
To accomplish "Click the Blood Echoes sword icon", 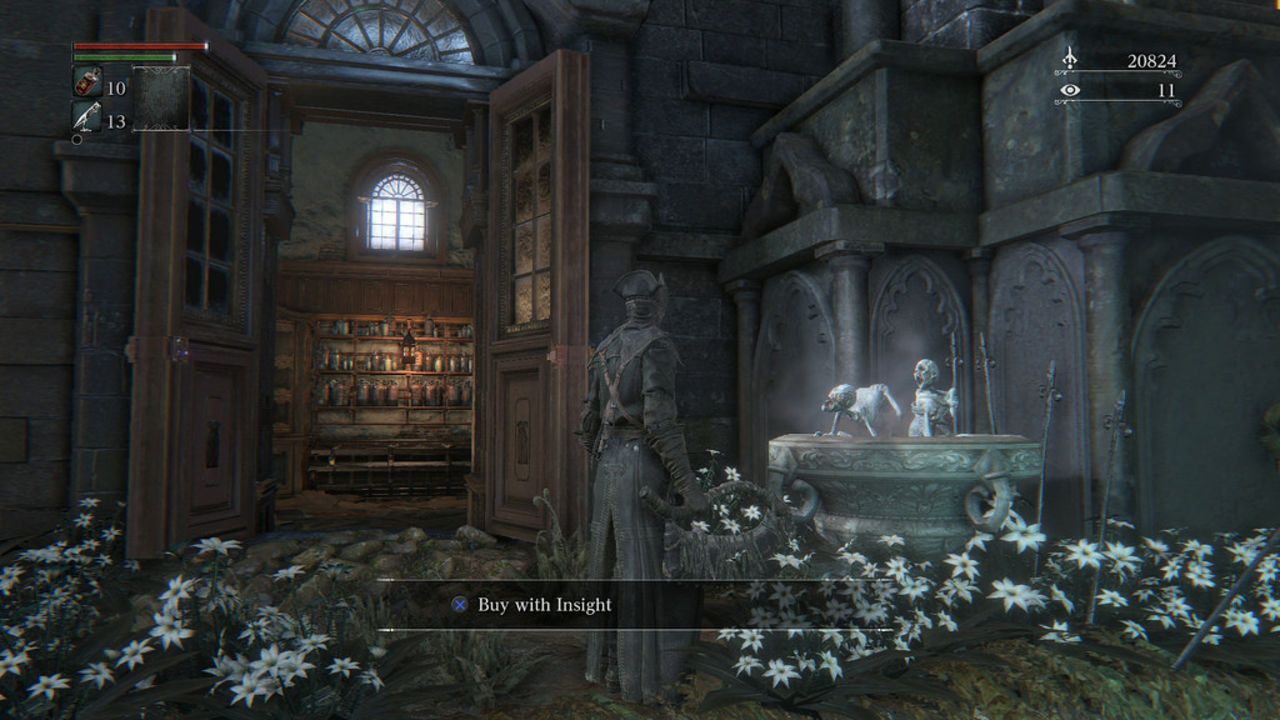I will (x=1072, y=57).
